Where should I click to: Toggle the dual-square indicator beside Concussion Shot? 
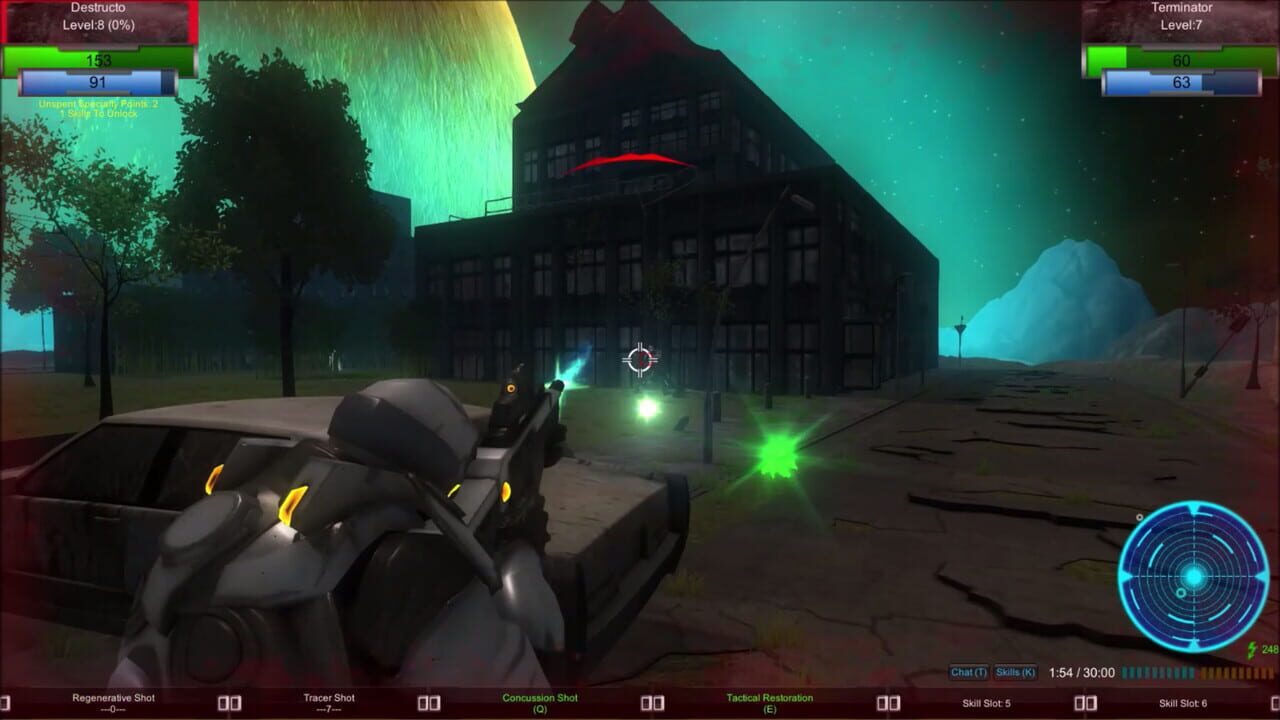tap(650, 701)
